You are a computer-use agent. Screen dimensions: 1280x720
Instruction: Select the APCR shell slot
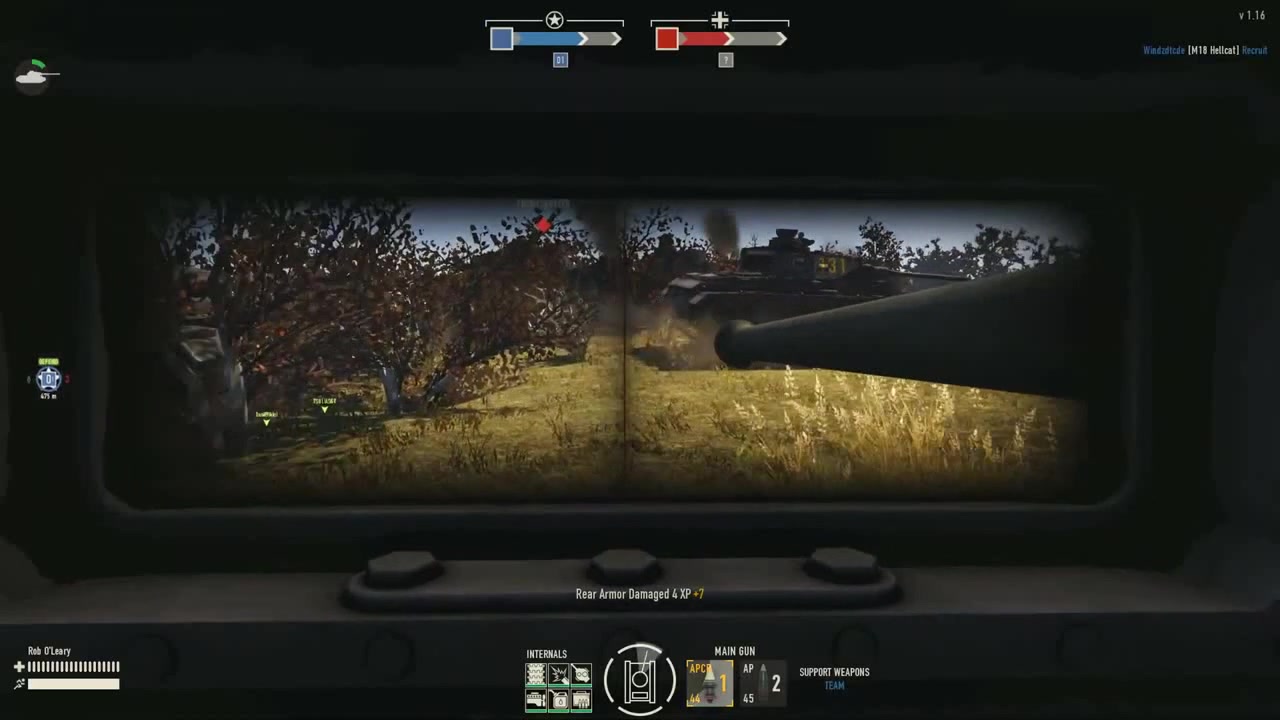(709, 683)
